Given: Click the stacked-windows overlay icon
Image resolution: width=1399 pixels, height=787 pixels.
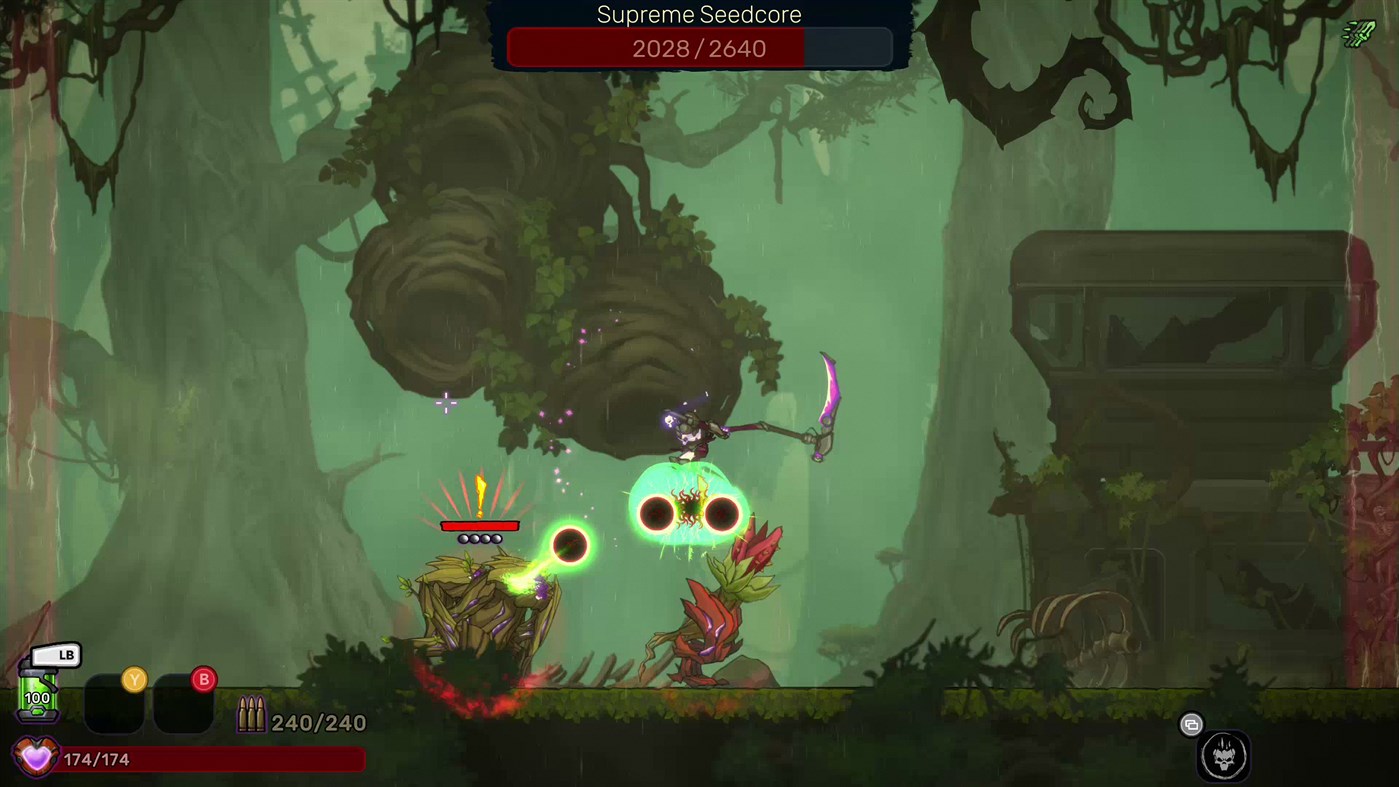Looking at the screenshot, I should point(1191,724).
